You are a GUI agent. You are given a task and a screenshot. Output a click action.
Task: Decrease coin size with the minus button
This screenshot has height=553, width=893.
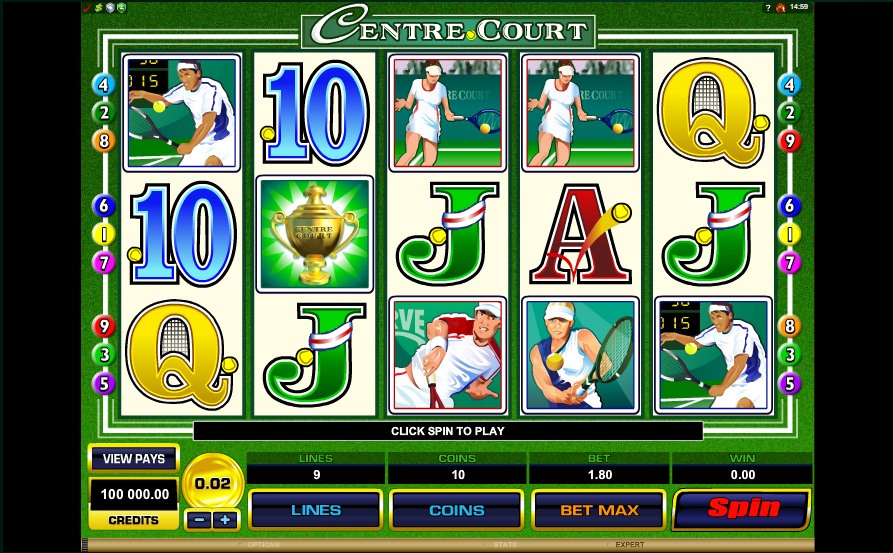(x=199, y=520)
